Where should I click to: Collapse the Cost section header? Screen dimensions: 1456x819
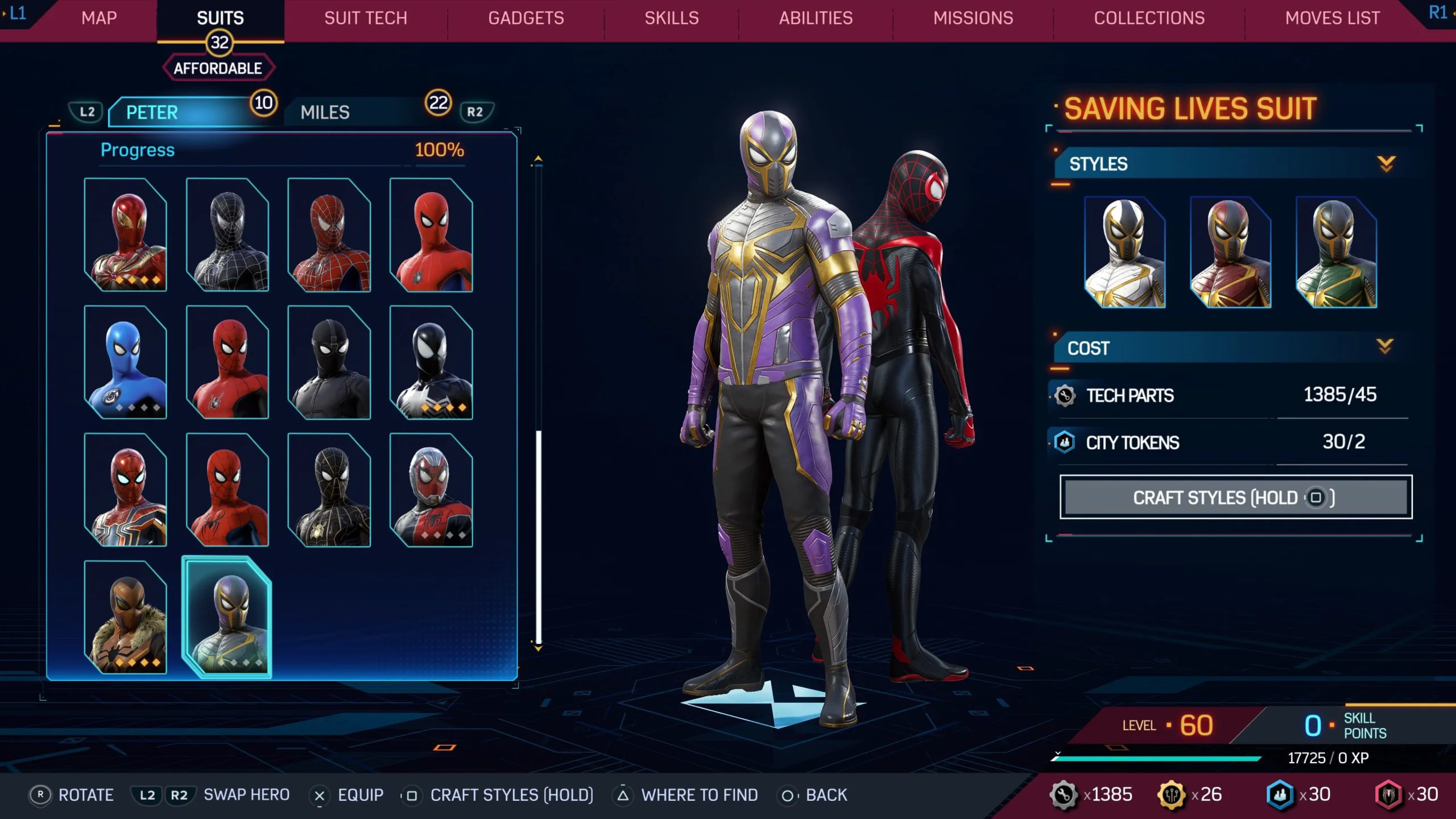coord(1228,348)
